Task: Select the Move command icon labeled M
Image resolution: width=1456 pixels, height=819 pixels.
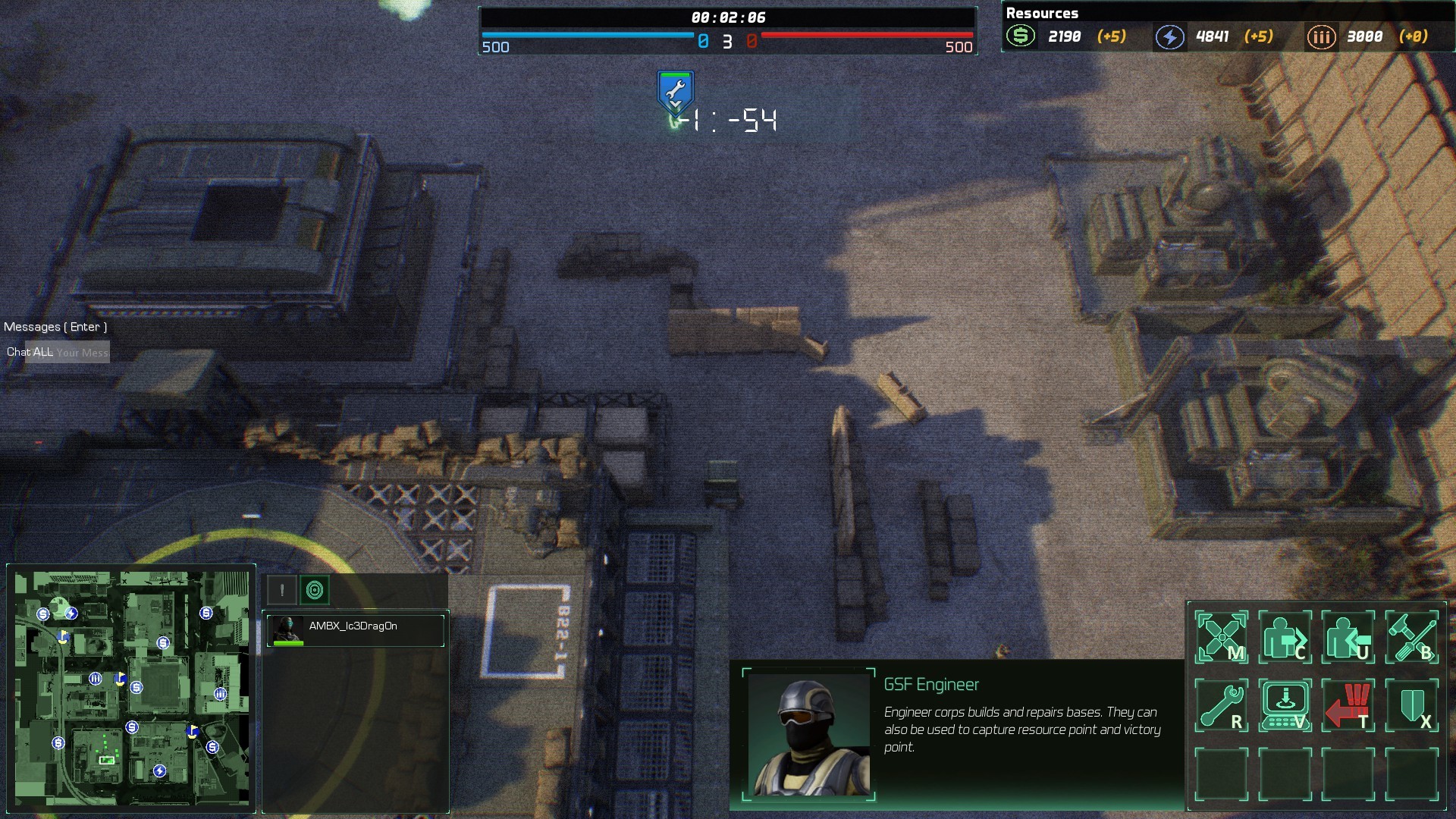Action: tap(1222, 637)
